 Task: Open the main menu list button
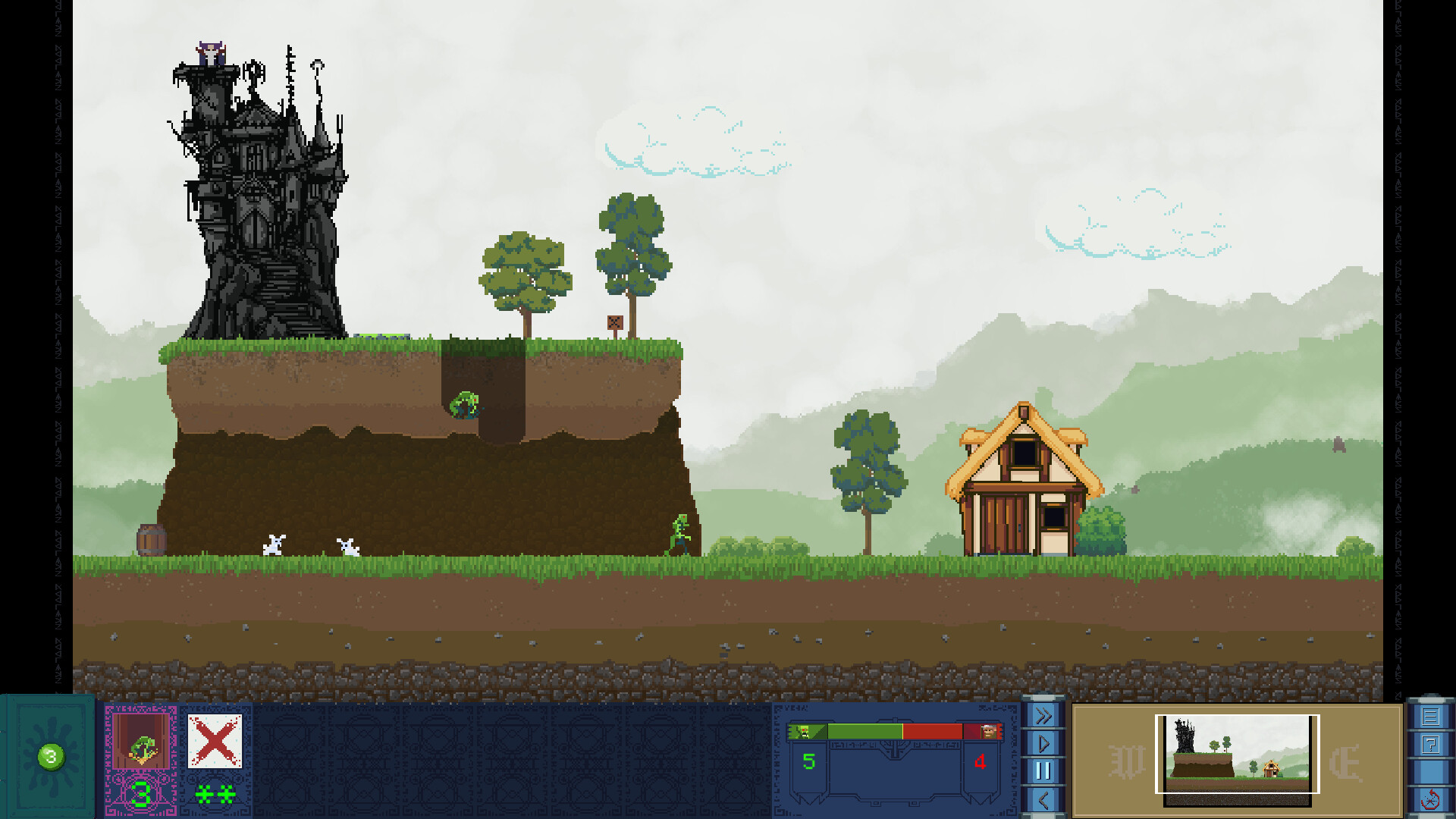click(x=1430, y=717)
